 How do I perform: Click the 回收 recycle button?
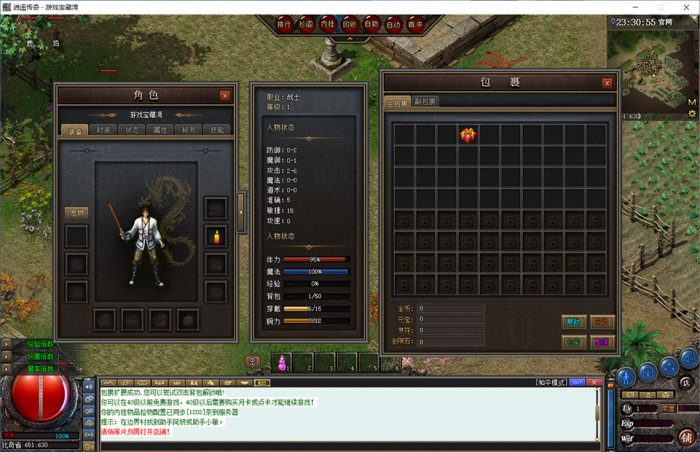coord(350,23)
